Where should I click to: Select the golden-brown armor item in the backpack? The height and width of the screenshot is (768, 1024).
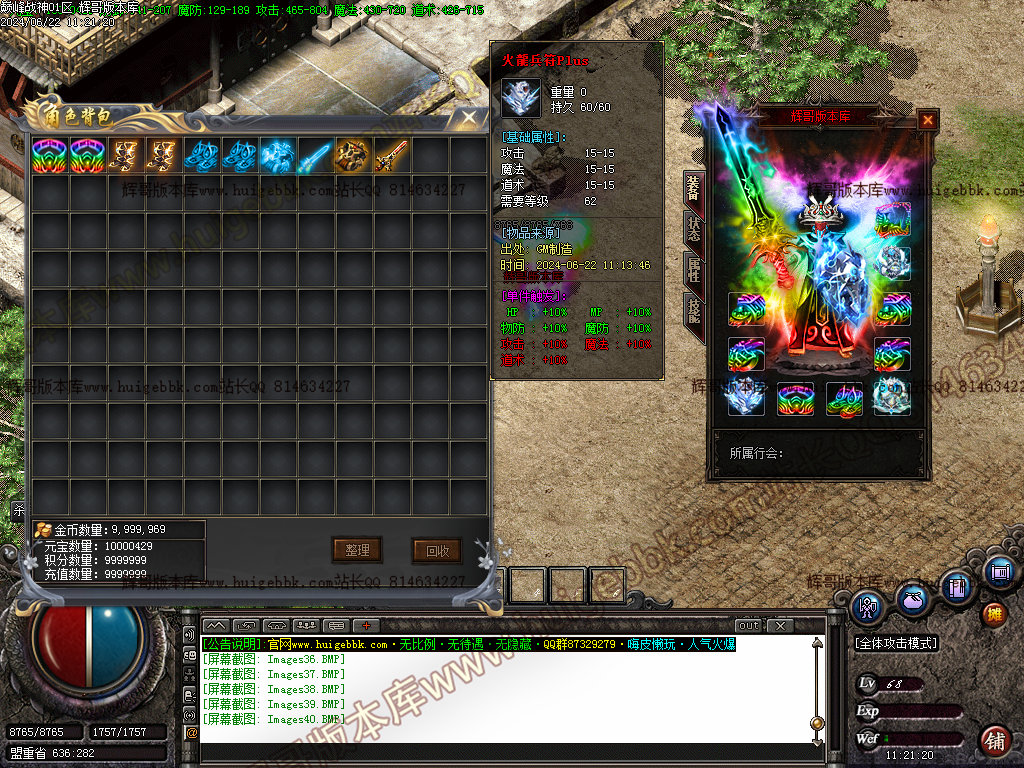click(x=353, y=155)
